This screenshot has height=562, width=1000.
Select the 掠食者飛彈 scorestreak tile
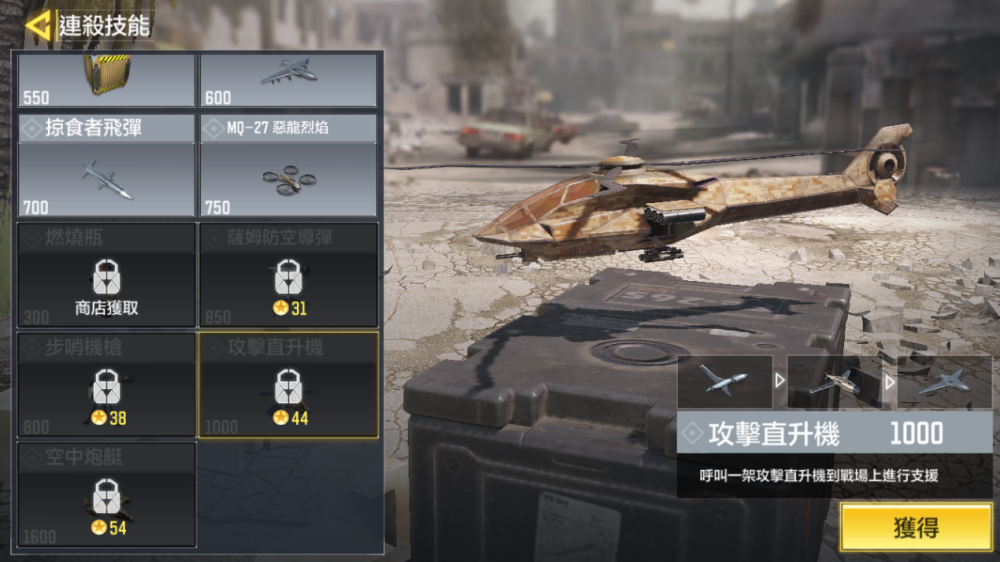click(106, 166)
